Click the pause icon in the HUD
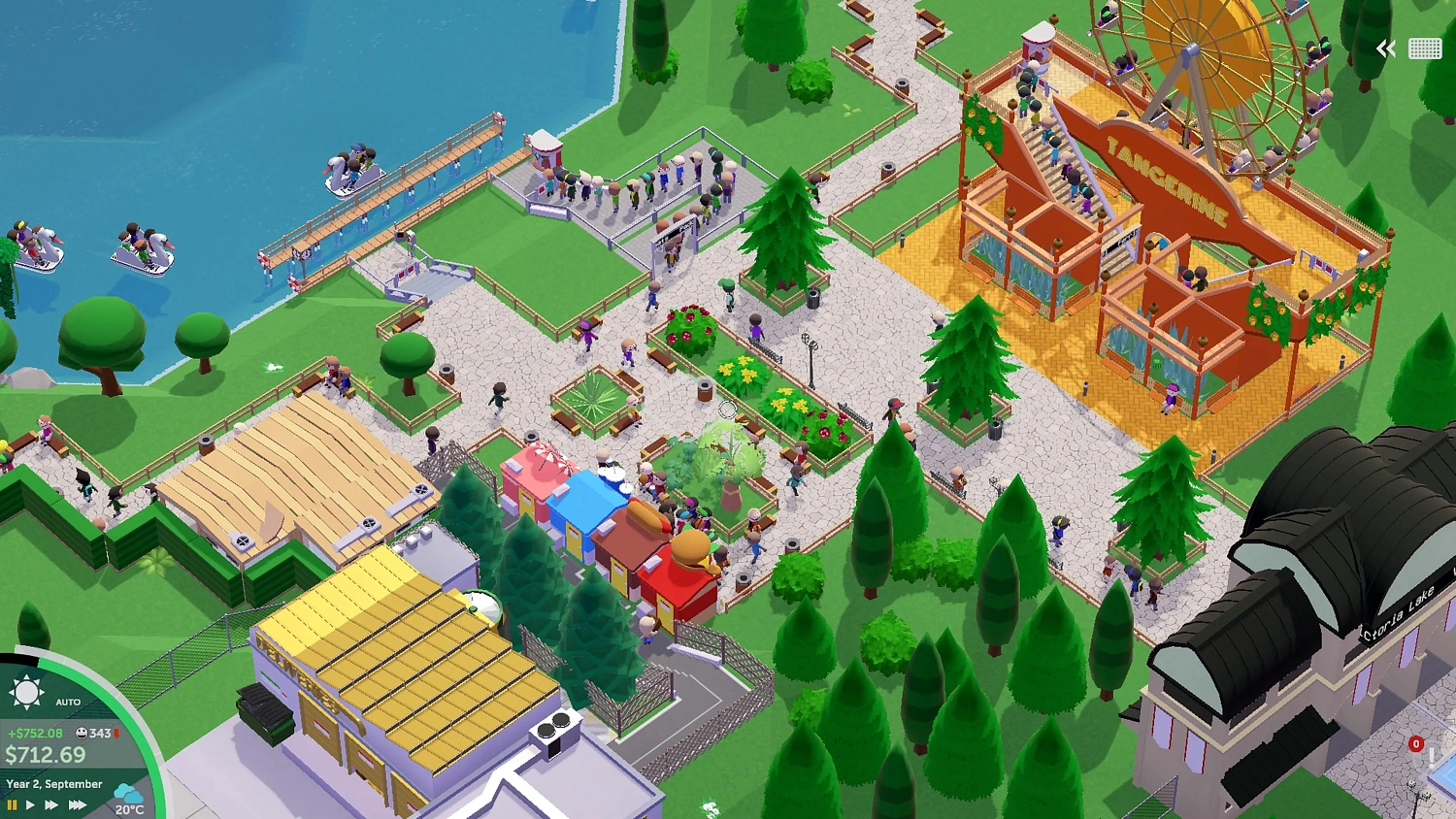1456x819 pixels. point(12,804)
